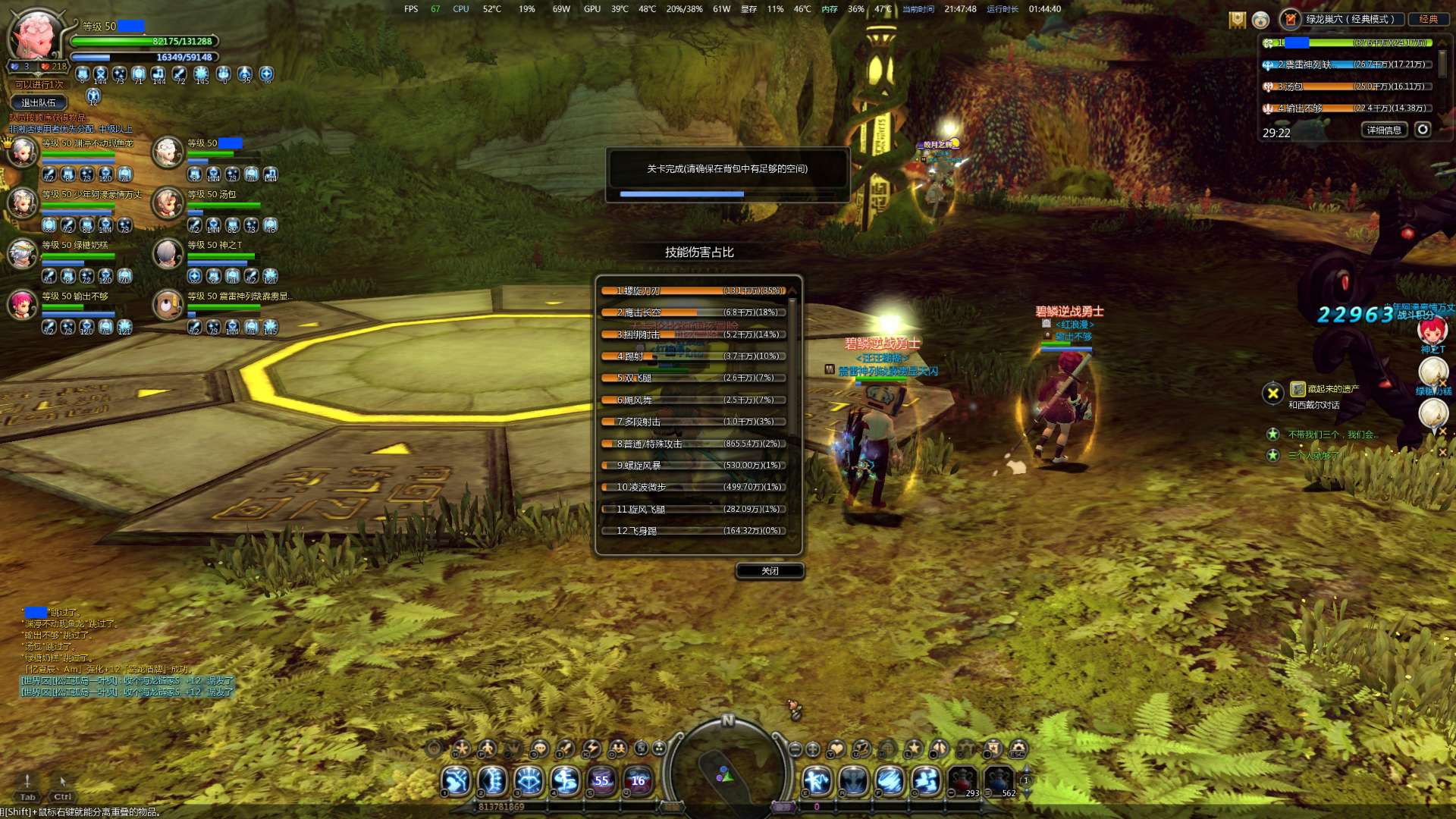Viewport: 1456px width, 819px height.
Task: Open the golden banner icon near dungeon name
Action: 1238,20
